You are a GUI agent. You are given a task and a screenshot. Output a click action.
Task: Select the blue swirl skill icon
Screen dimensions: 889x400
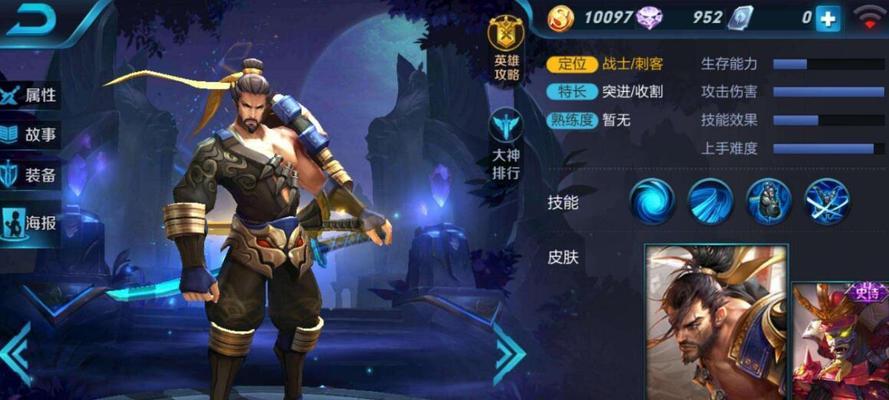tap(652, 201)
